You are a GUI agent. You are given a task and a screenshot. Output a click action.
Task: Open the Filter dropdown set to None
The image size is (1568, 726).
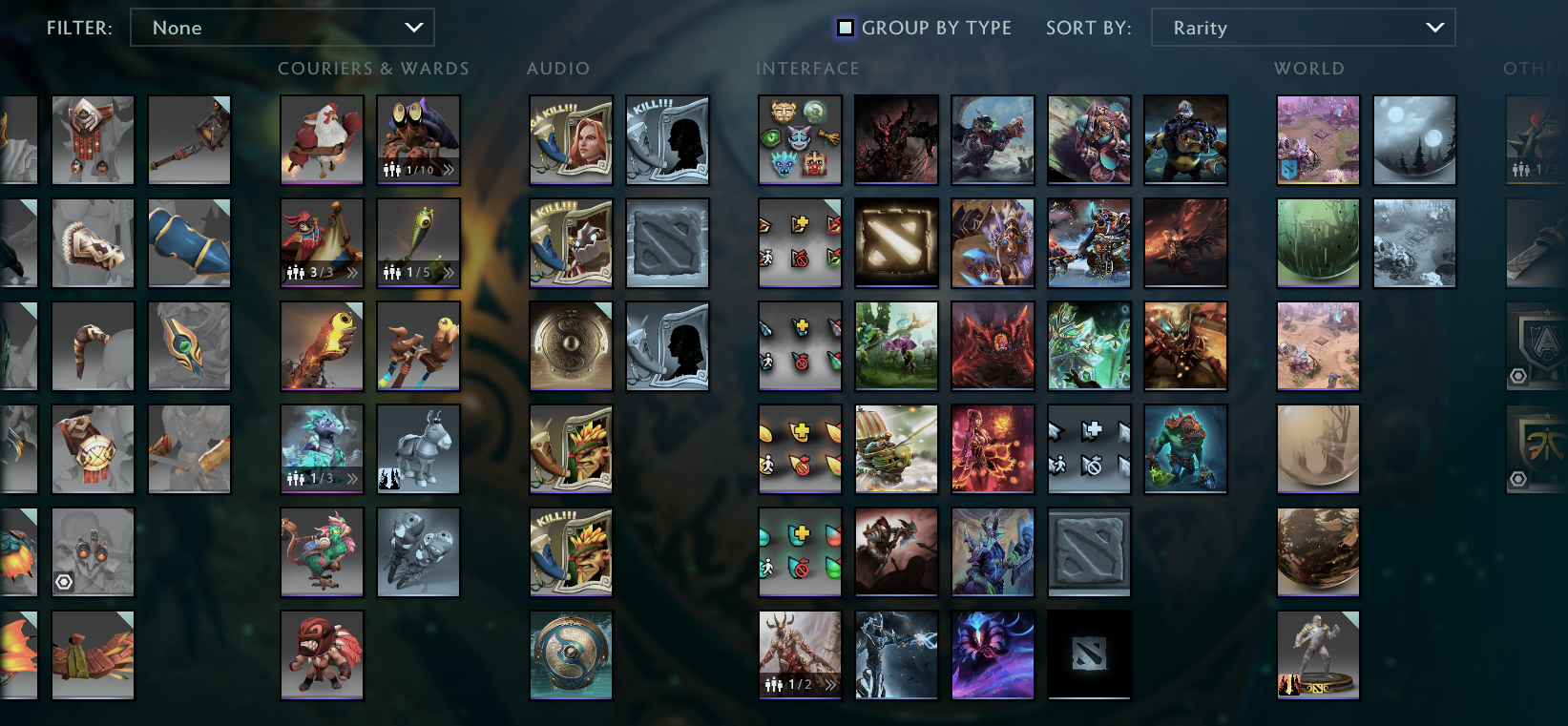point(282,28)
